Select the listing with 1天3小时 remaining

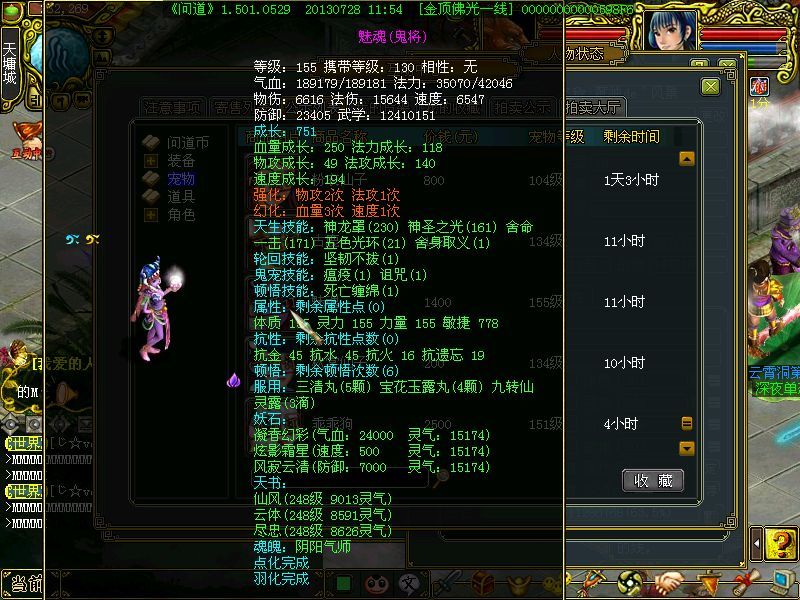coord(632,181)
